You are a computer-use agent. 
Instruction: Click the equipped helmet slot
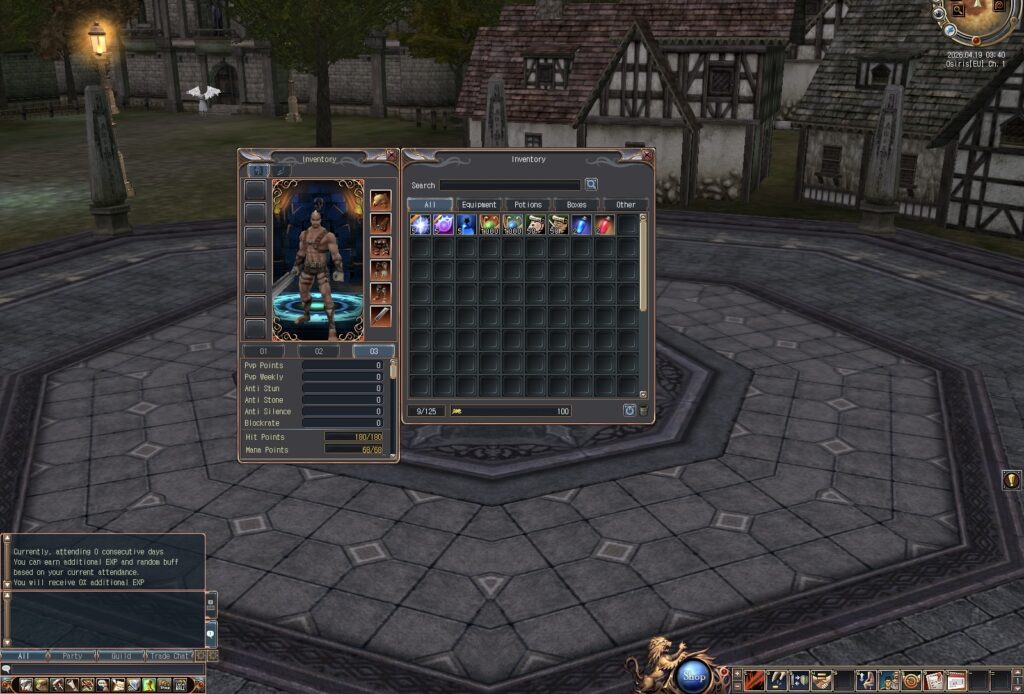(x=381, y=200)
